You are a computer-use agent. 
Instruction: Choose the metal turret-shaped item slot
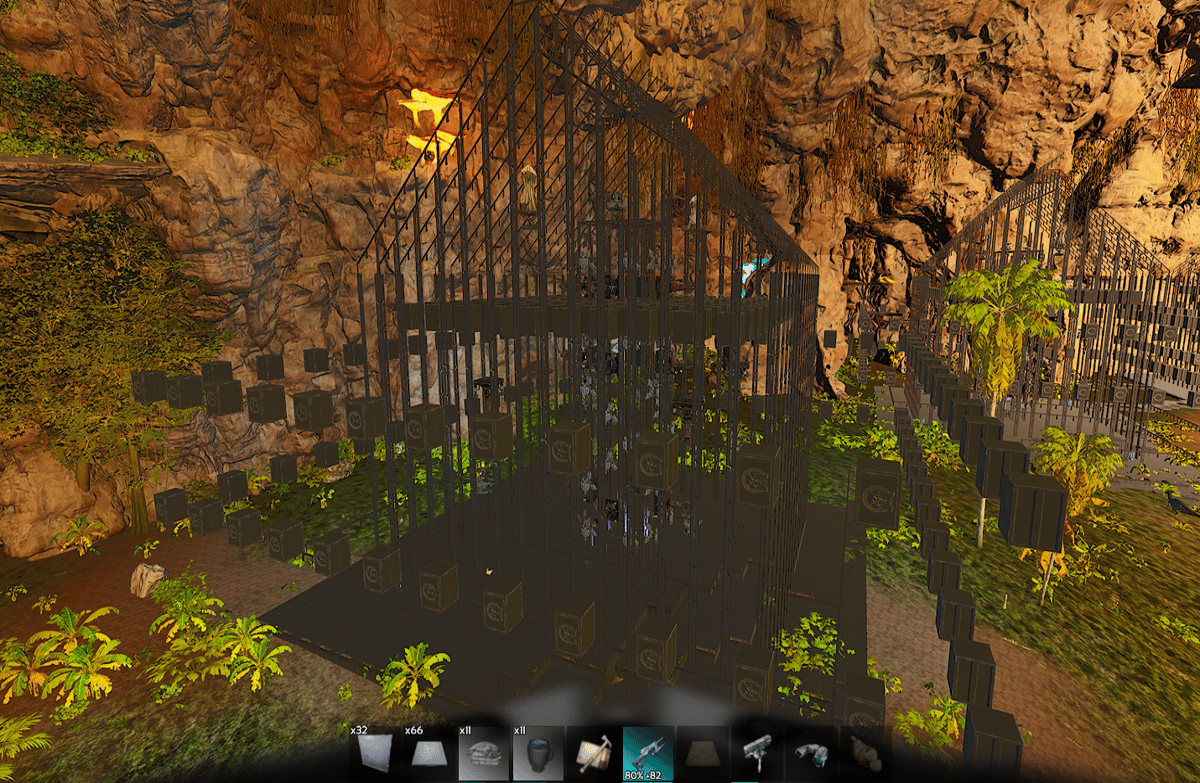pos(756,754)
